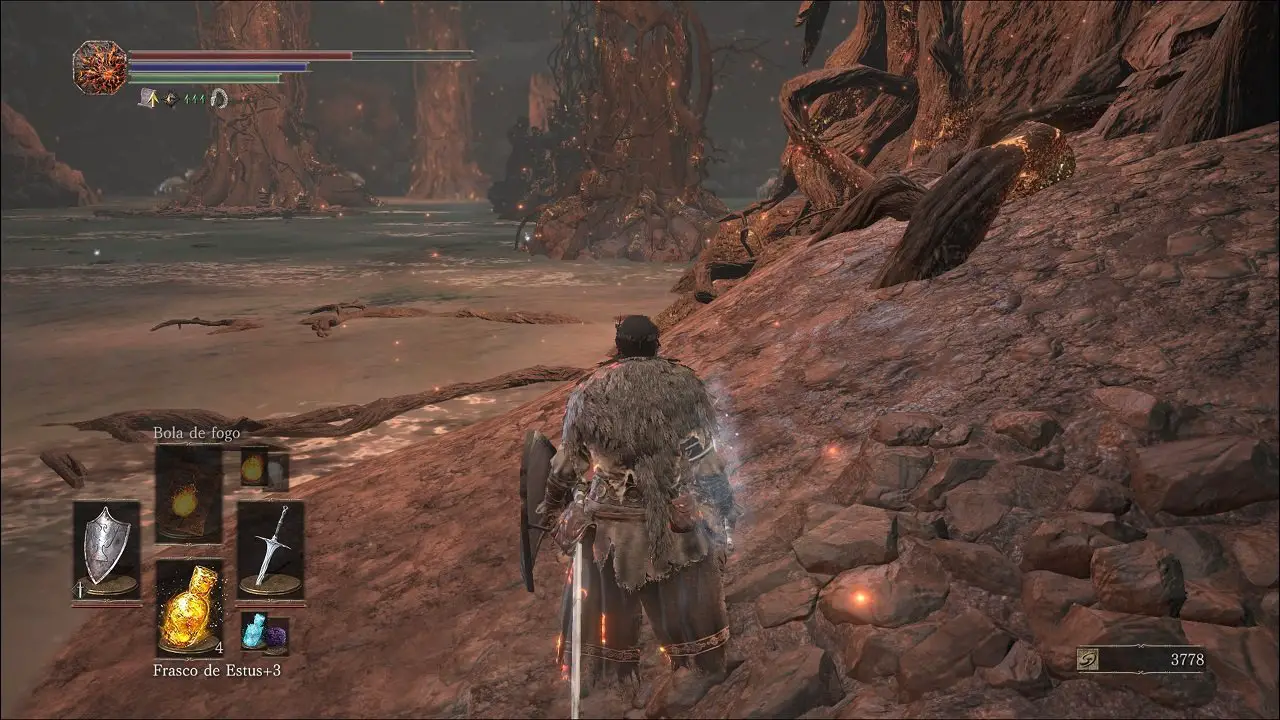Select the equipped sword slot
This screenshot has height=720, width=1280.
[x=270, y=552]
